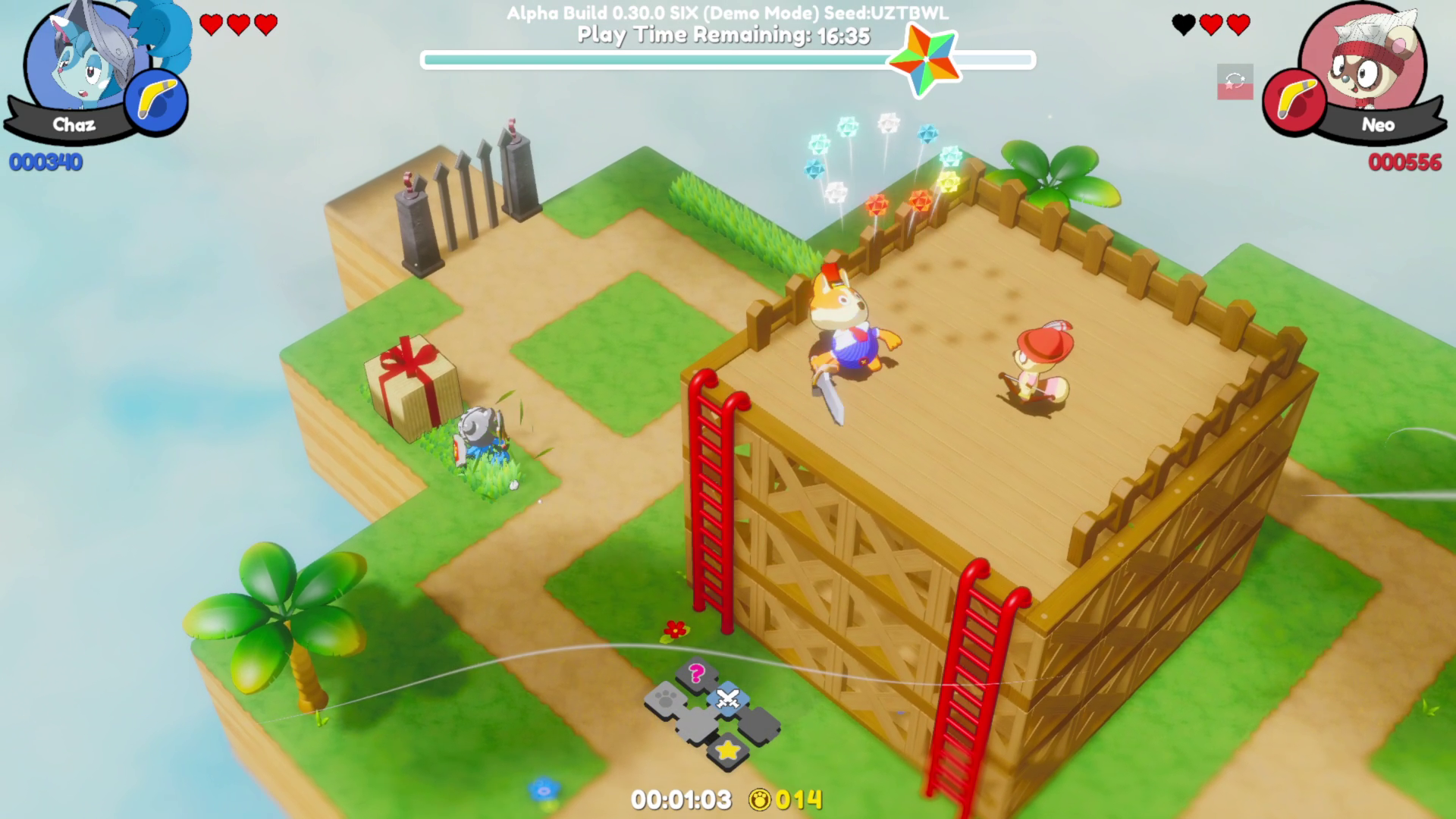
Task: Select the crossed swords map tile
Action: [728, 698]
